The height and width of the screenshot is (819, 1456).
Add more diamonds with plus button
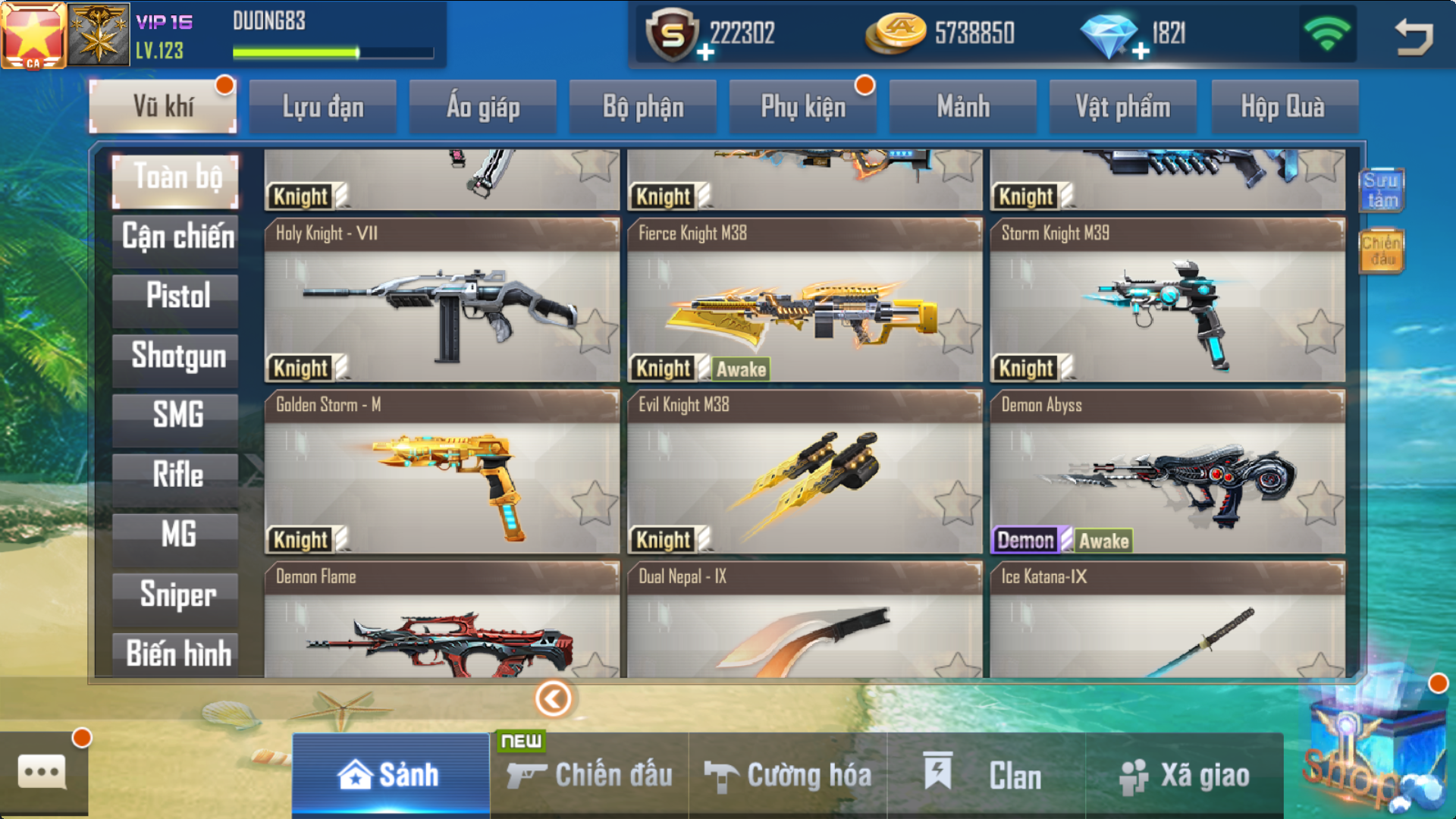tap(1141, 52)
